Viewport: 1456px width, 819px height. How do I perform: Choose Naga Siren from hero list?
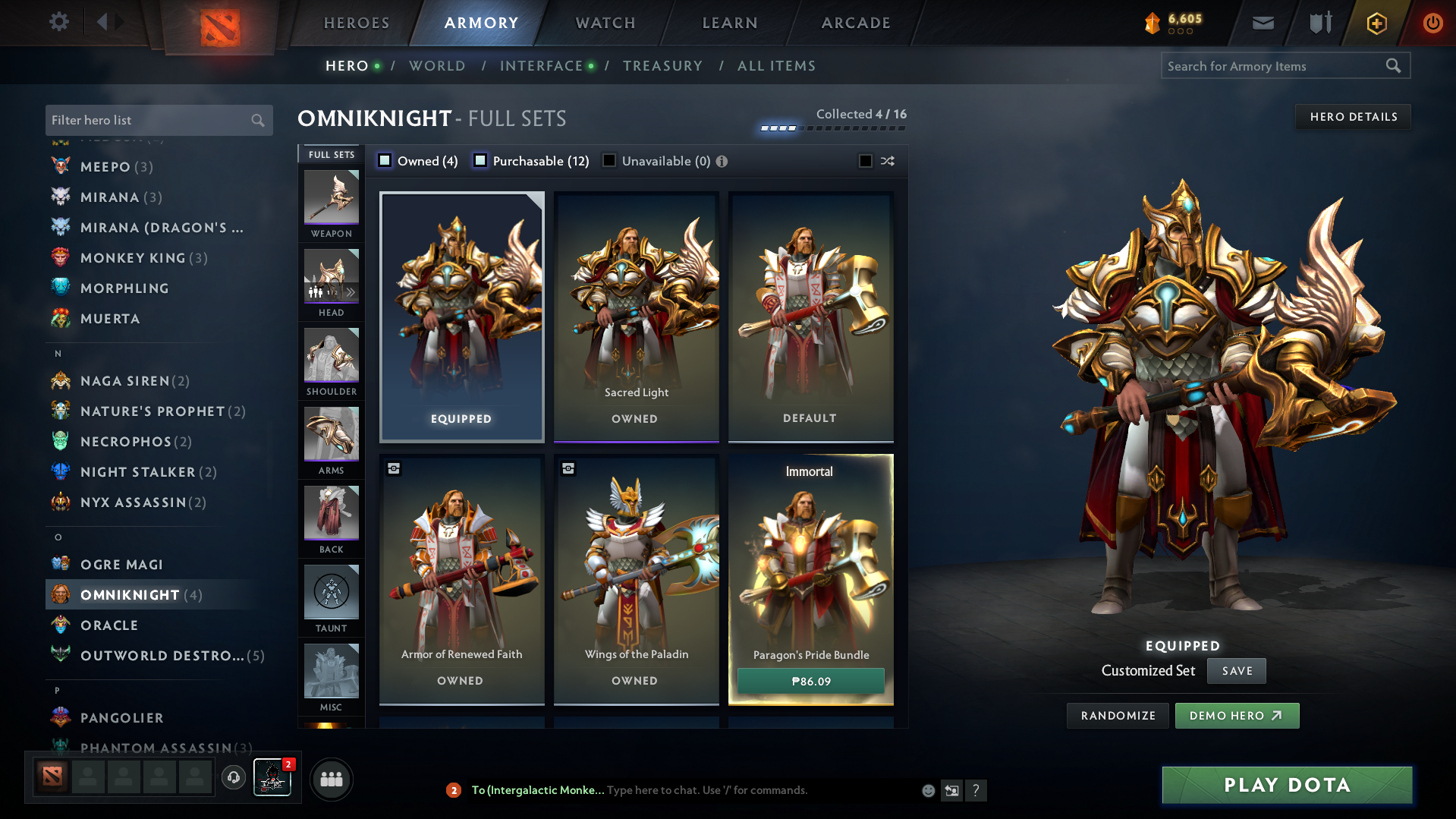[125, 381]
